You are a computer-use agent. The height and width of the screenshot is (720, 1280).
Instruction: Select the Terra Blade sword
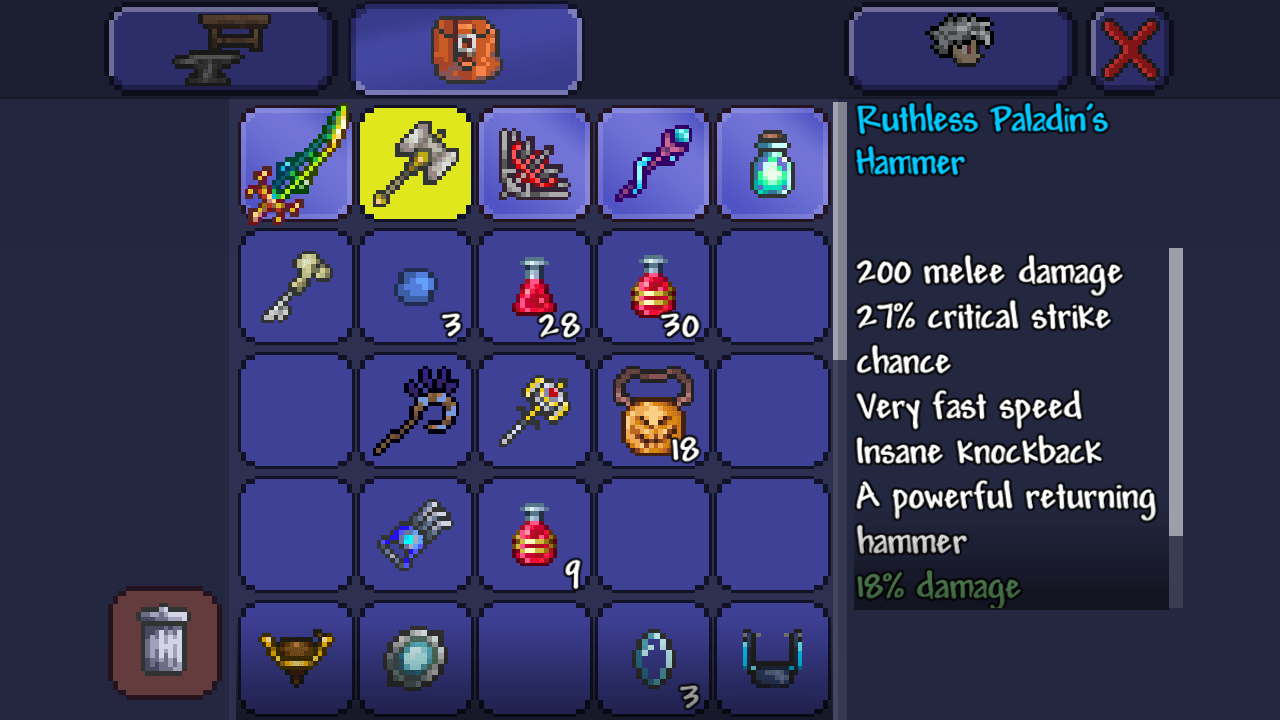click(295, 163)
